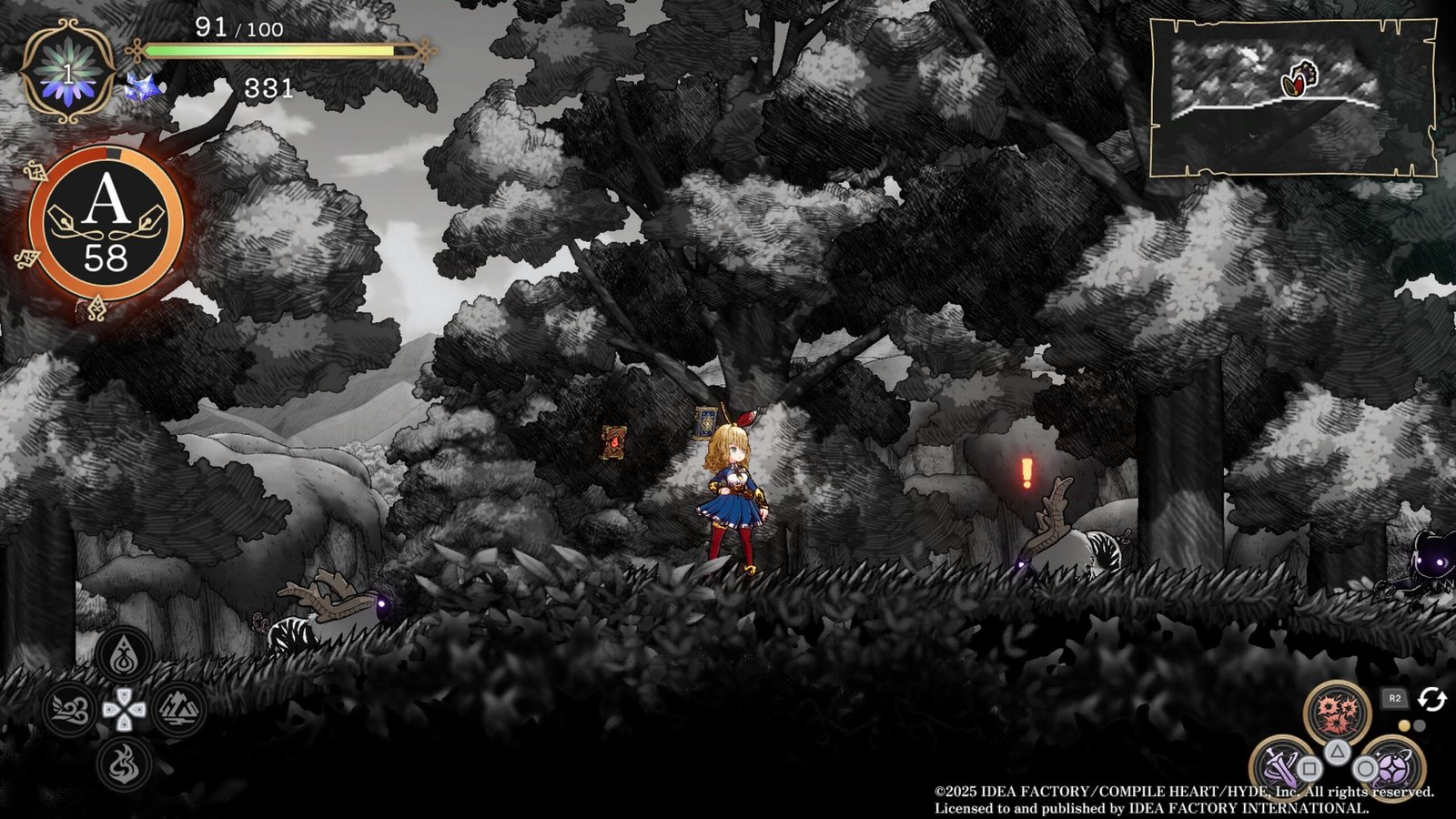This screenshot has height=819, width=1456.
Task: Open the minimap in the corner
Action: click(x=1292, y=97)
